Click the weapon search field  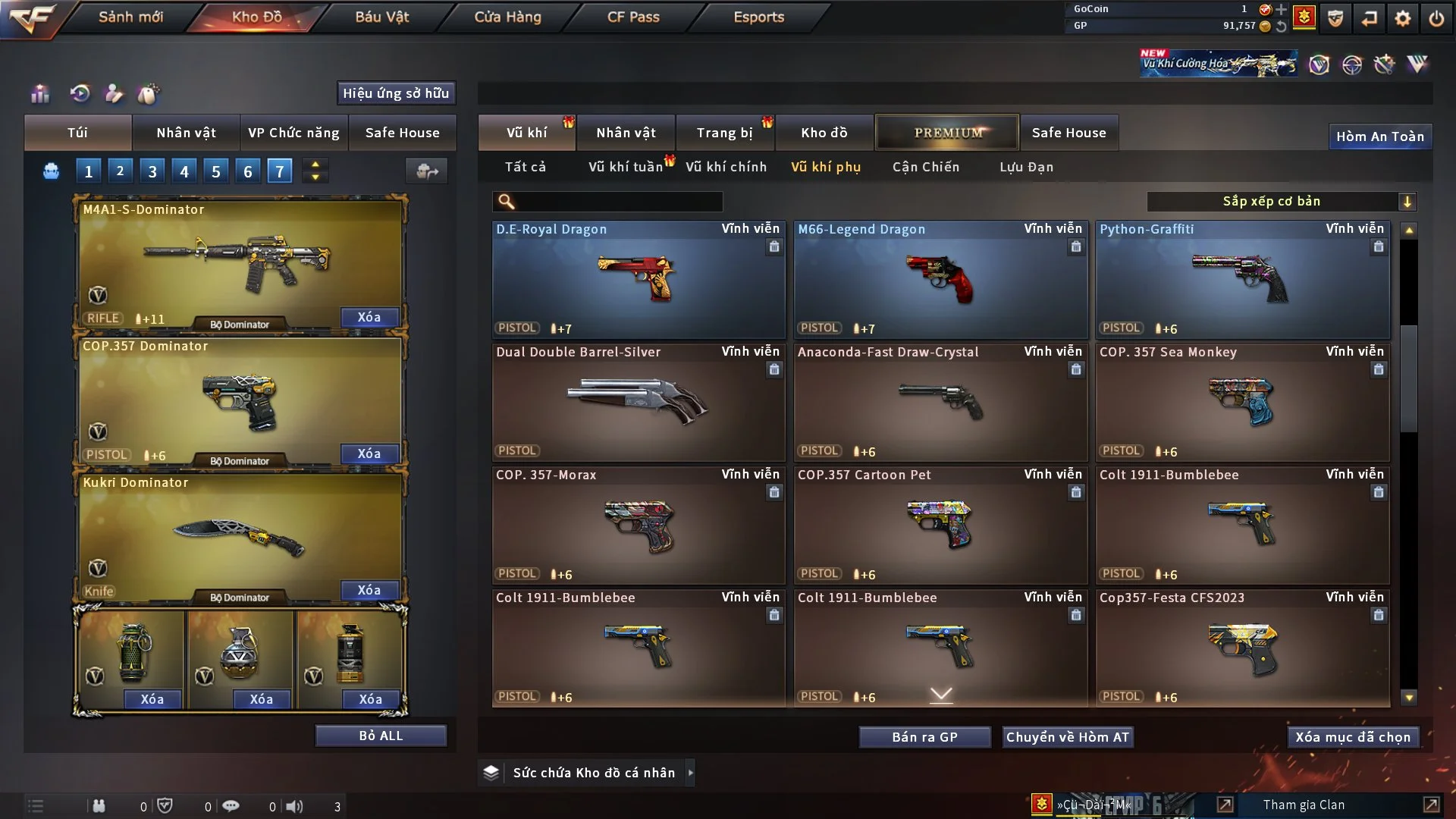click(x=618, y=202)
